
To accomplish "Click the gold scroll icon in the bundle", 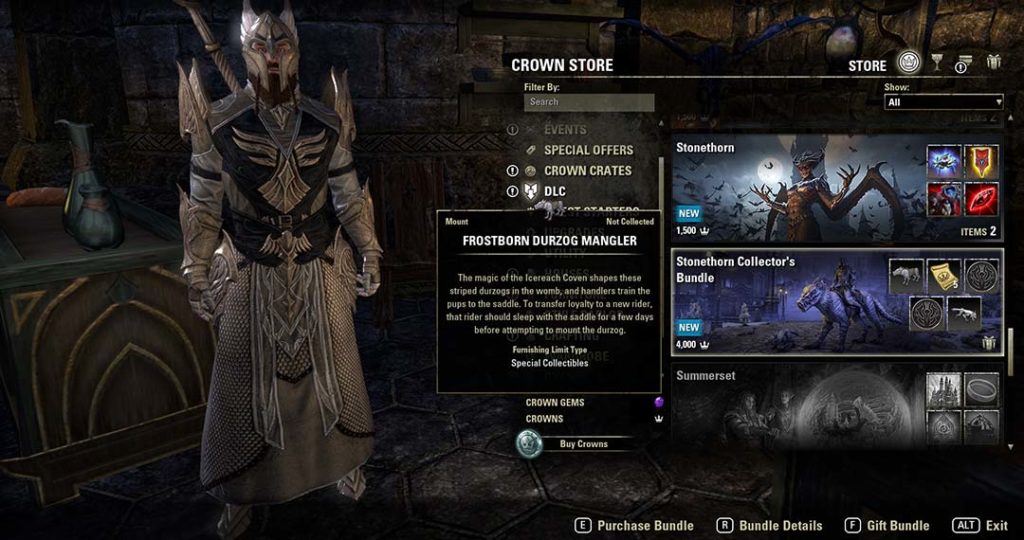I will (x=943, y=277).
